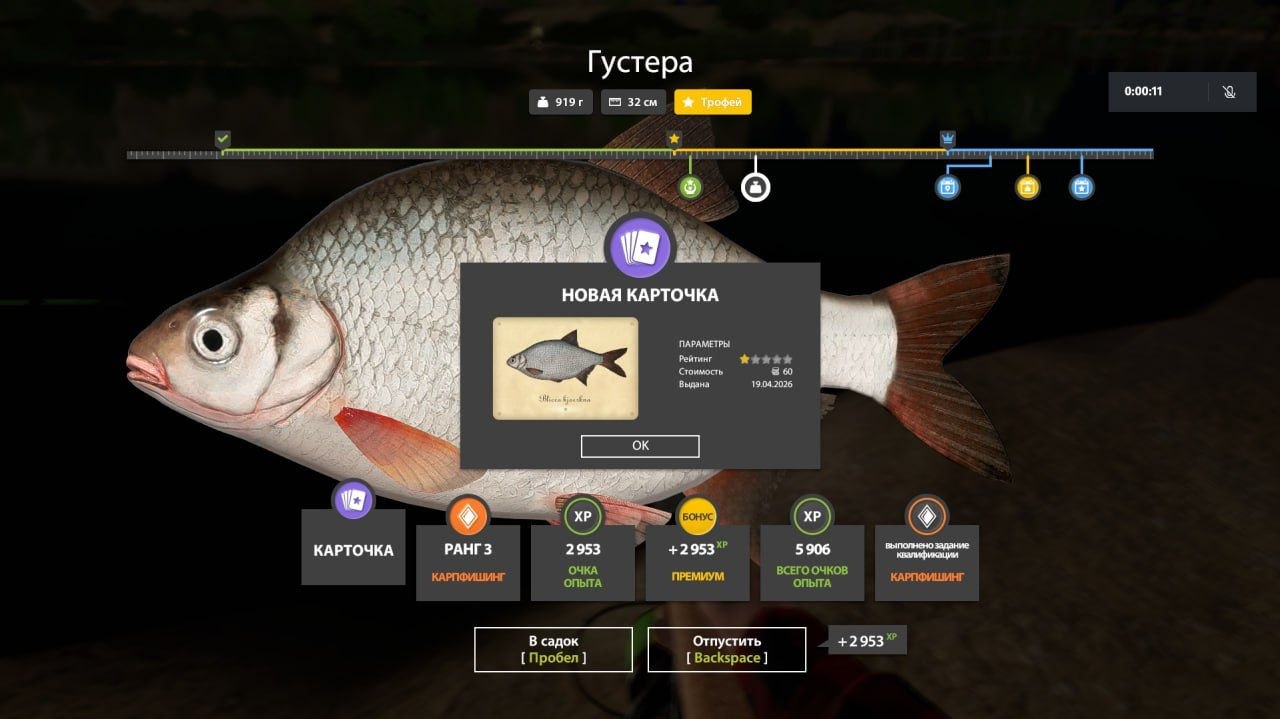Click the purple cards icon above dialog
Viewport: 1280px width, 719px height.
[640, 247]
